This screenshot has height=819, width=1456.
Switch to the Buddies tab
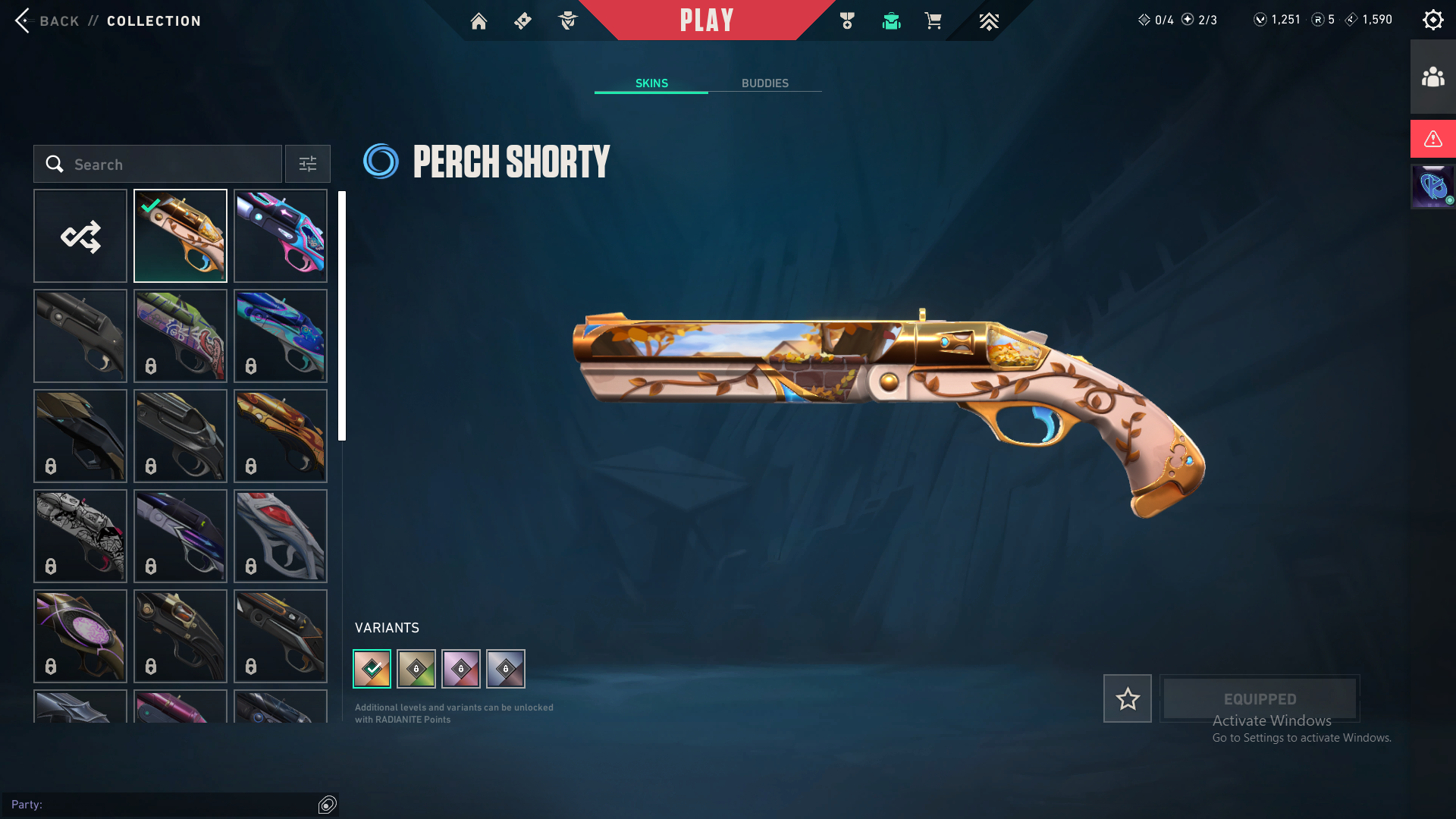[764, 83]
